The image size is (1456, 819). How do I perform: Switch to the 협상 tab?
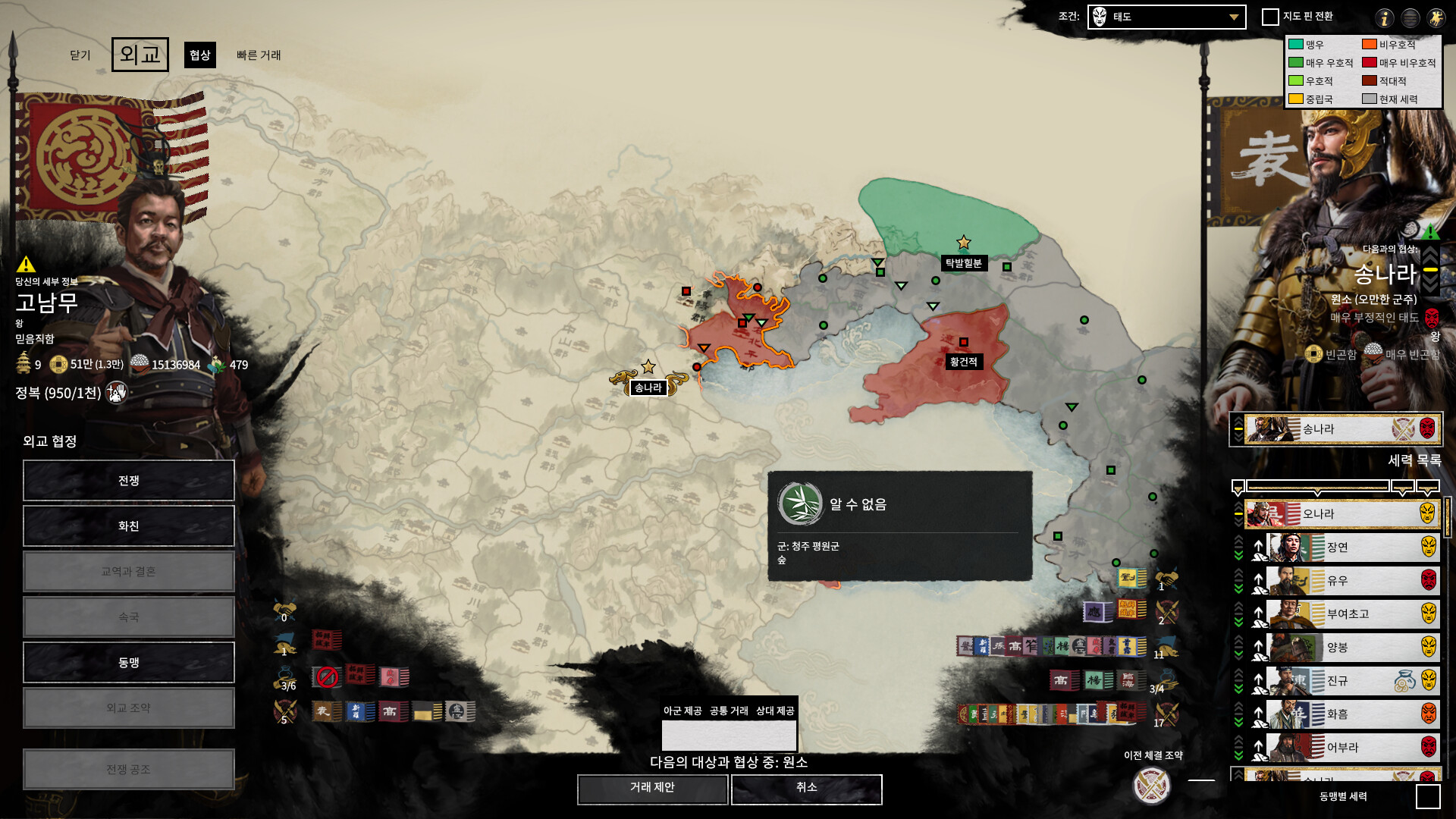200,55
